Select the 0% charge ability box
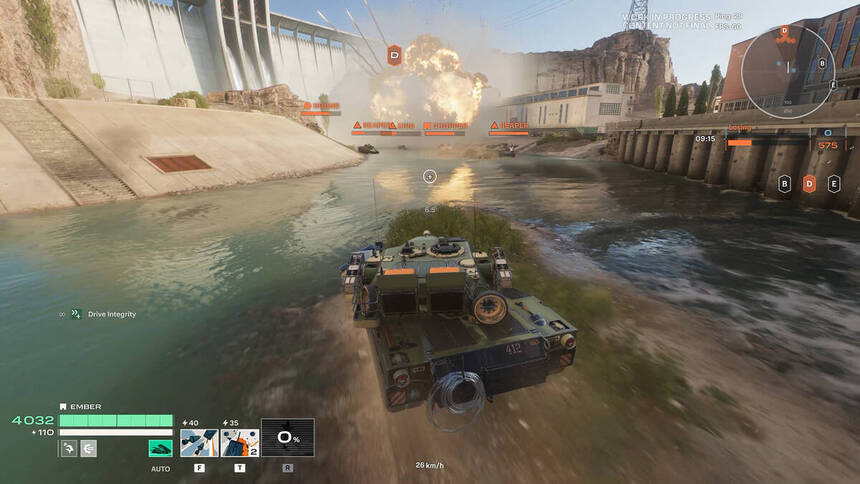Screen dimensions: 860x484 (x=287, y=437)
